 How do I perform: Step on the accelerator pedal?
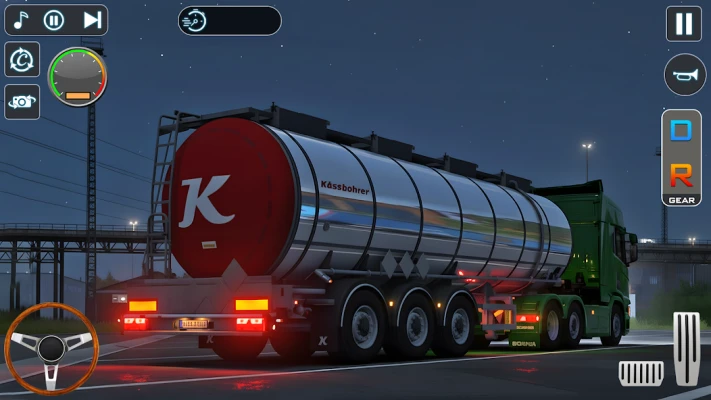pos(686,347)
